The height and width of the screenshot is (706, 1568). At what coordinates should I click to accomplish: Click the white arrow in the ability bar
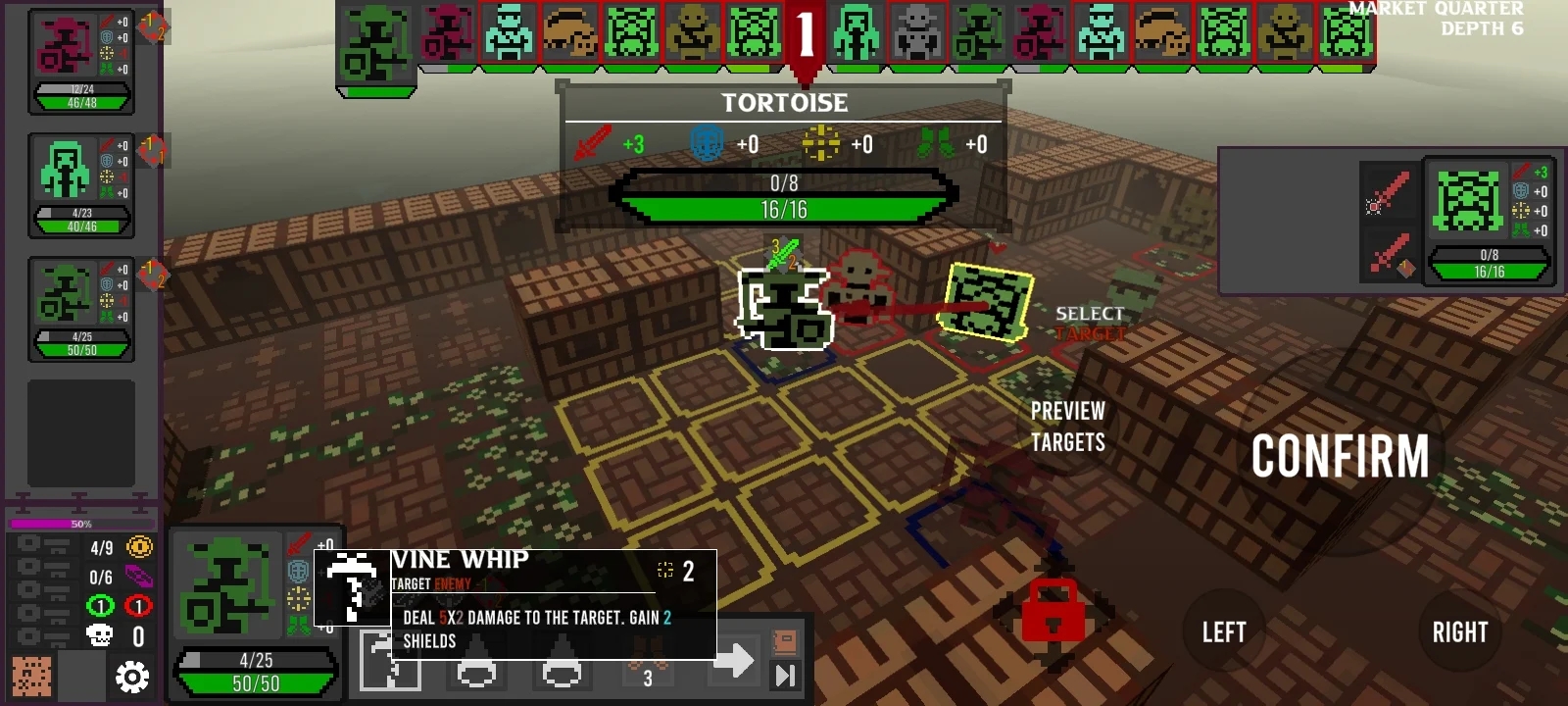[x=733, y=661]
